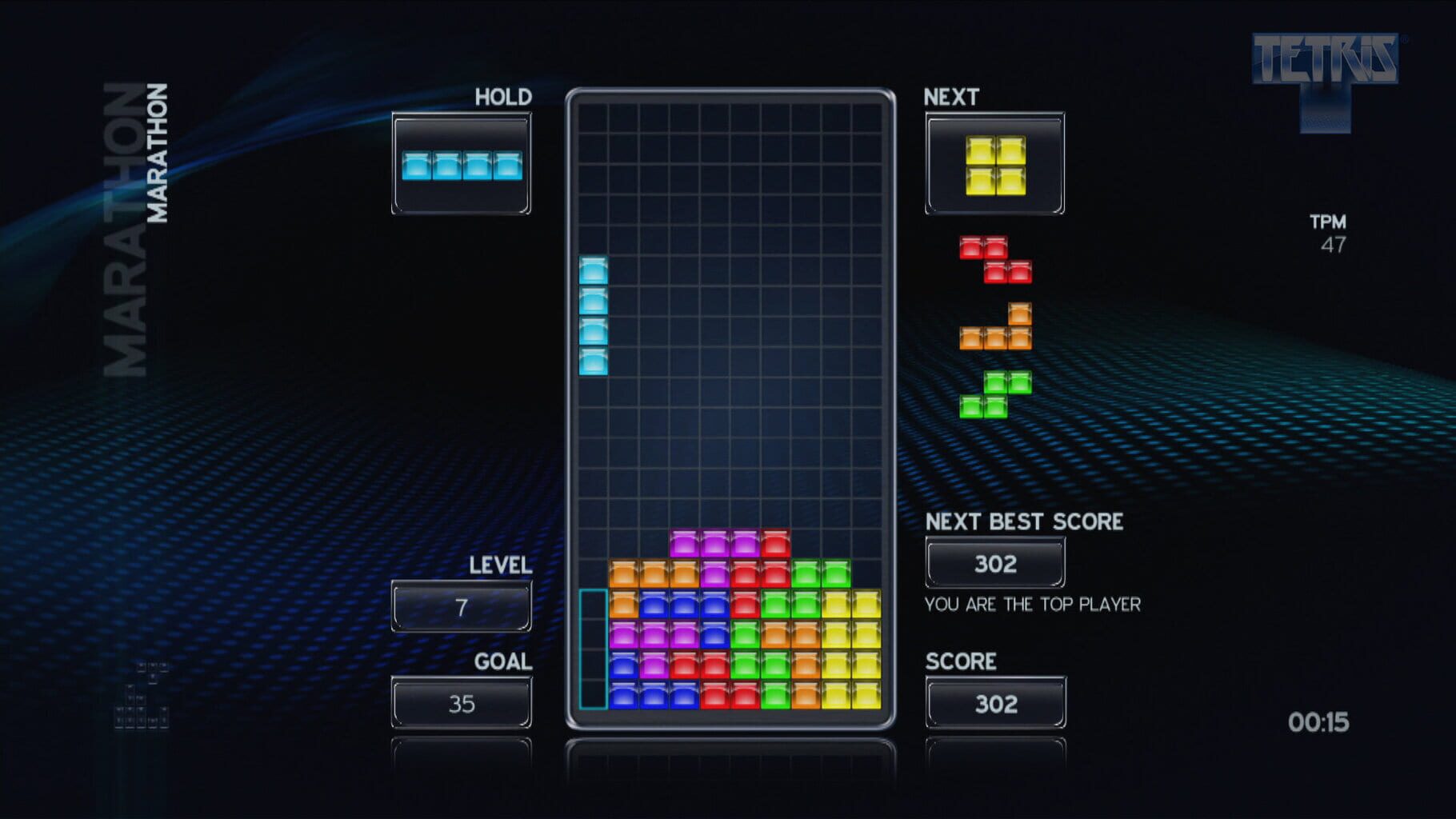1456x819 pixels.
Task: Click the GOAL box showing 35
Action: click(461, 702)
